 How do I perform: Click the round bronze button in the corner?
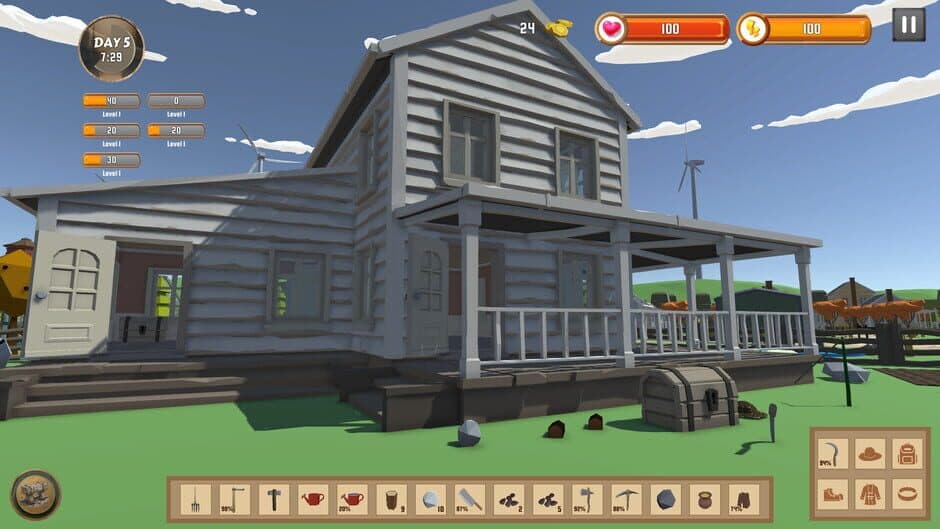(x=35, y=494)
